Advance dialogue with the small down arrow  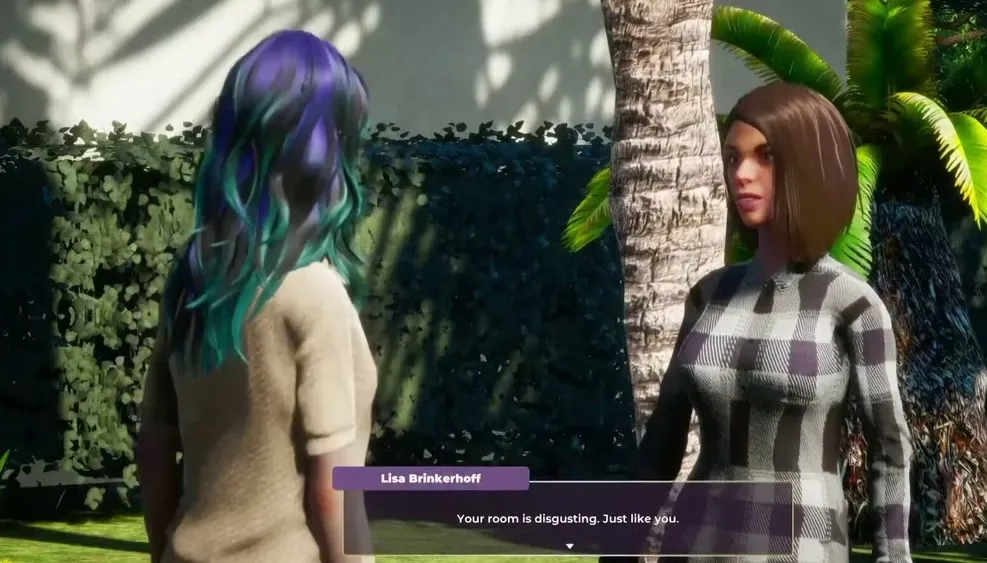point(569,546)
